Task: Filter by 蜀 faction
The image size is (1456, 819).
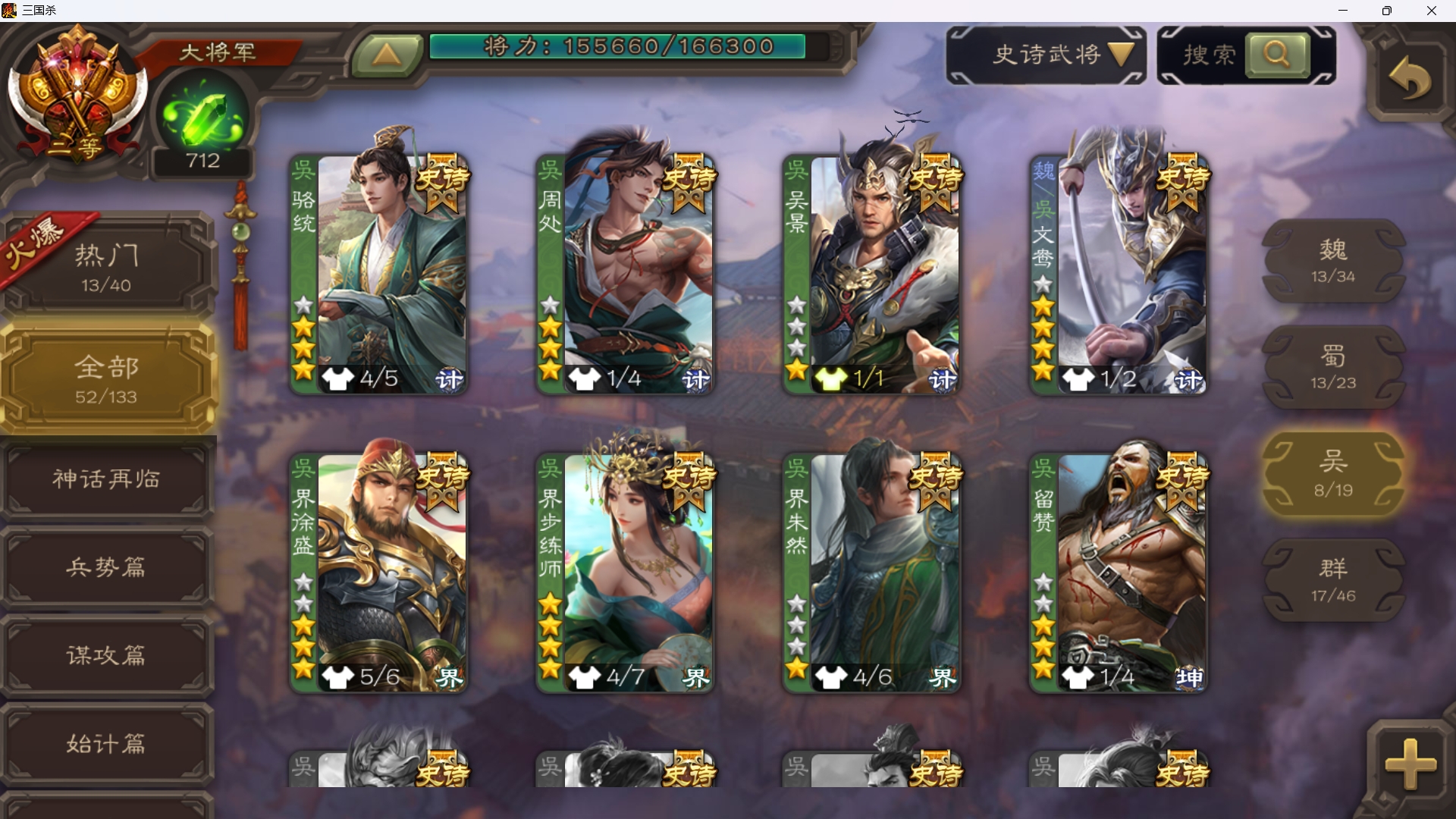Action: (1333, 368)
